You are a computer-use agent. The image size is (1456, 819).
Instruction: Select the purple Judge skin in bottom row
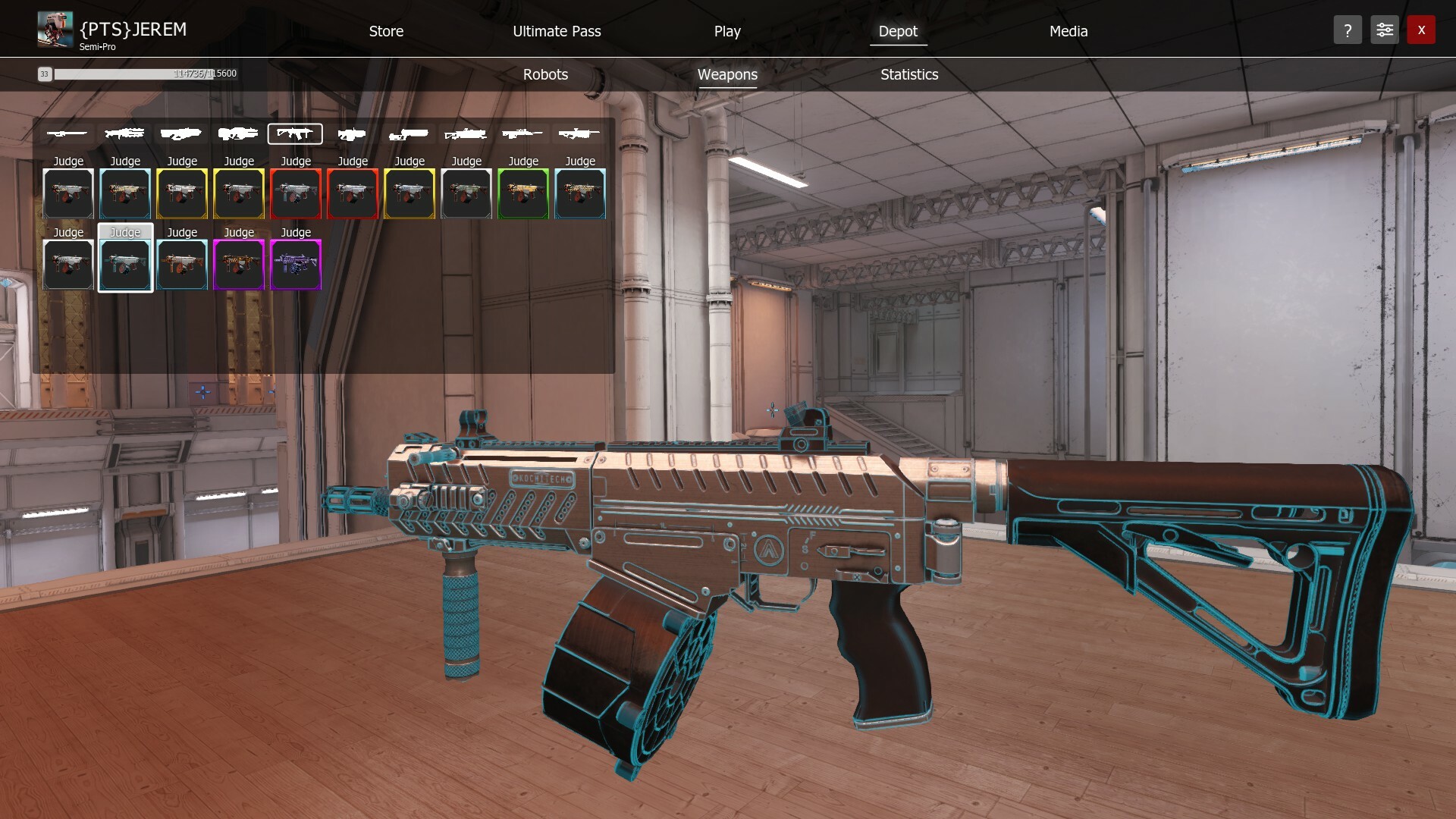pos(296,265)
